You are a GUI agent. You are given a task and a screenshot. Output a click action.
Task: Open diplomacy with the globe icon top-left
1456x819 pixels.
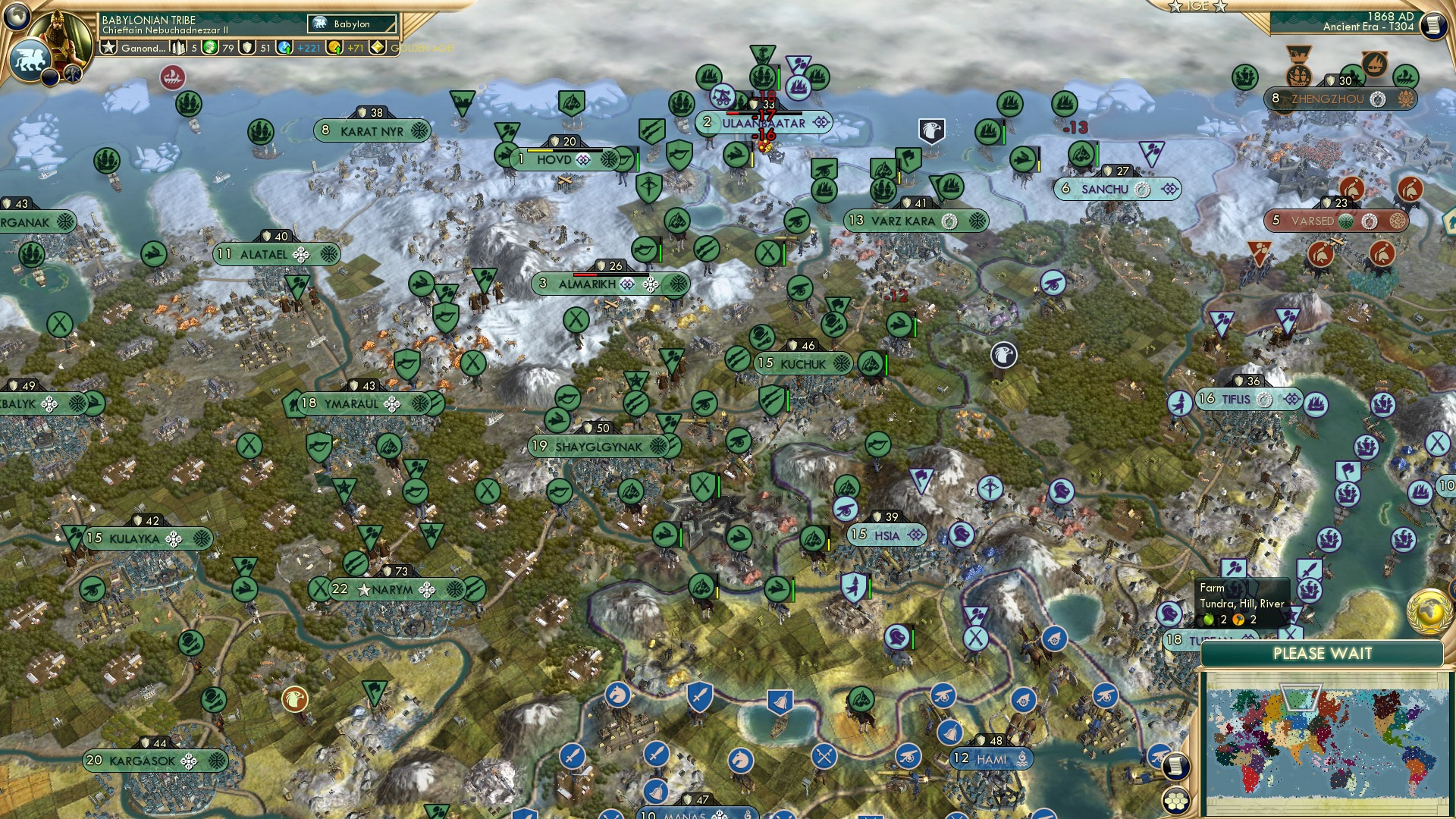[x=17, y=17]
